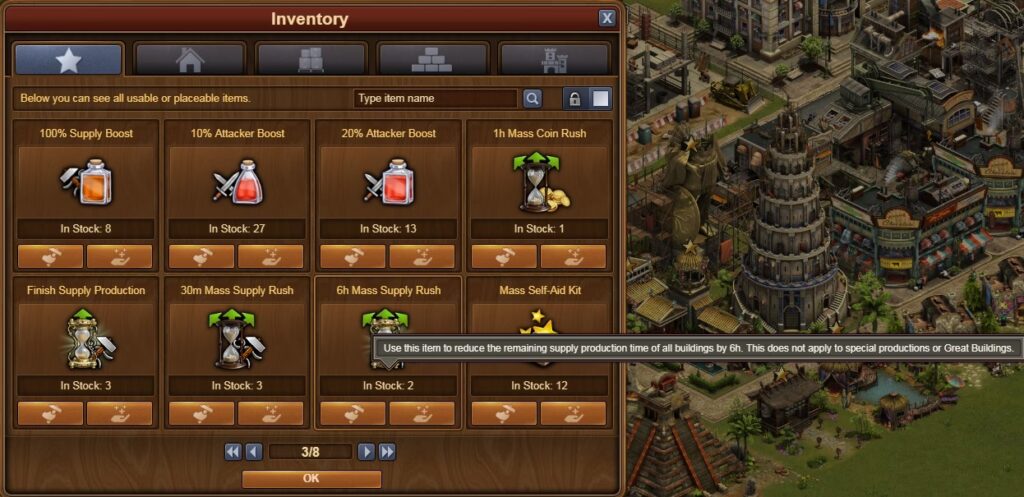The image size is (1024, 497).
Task: Choose the Finish Supply Production item
Action: click(x=86, y=338)
